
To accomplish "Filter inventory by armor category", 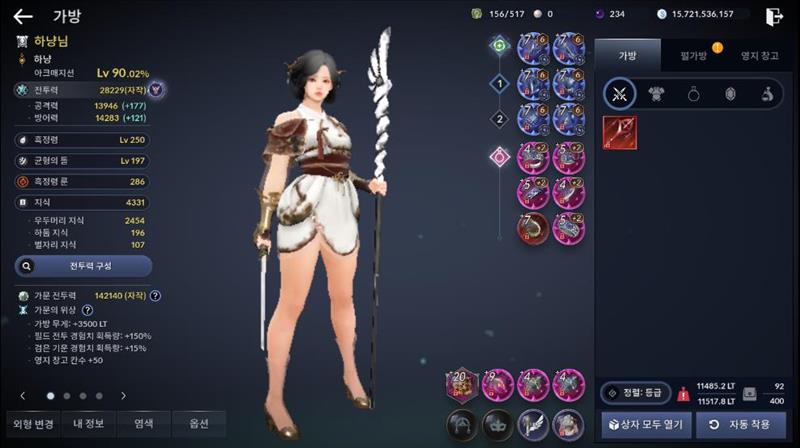I will coord(658,95).
